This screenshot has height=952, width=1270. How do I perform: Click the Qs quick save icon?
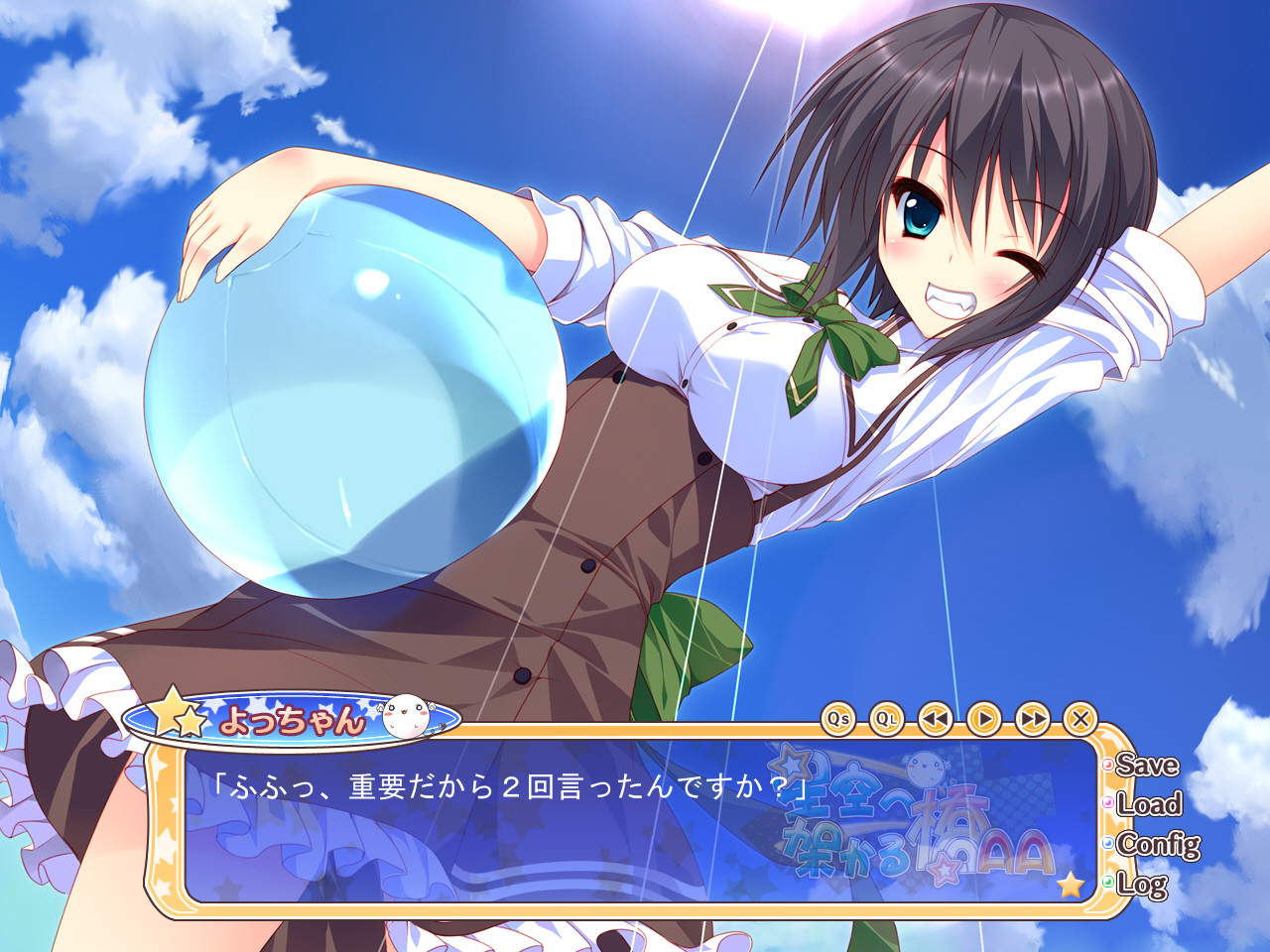(838, 716)
